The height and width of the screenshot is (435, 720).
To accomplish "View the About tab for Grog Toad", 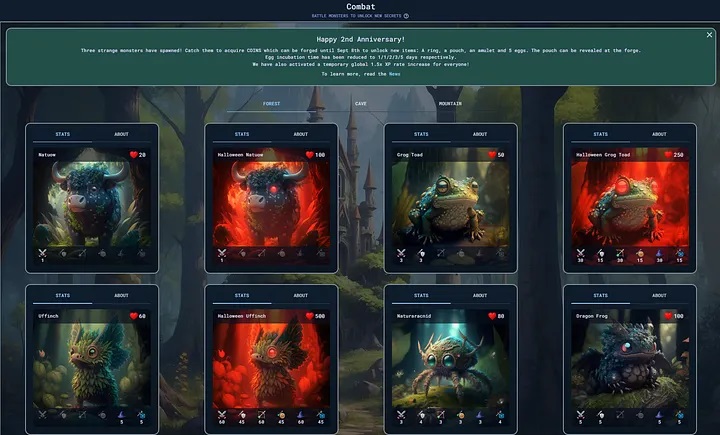I will tap(480, 134).
